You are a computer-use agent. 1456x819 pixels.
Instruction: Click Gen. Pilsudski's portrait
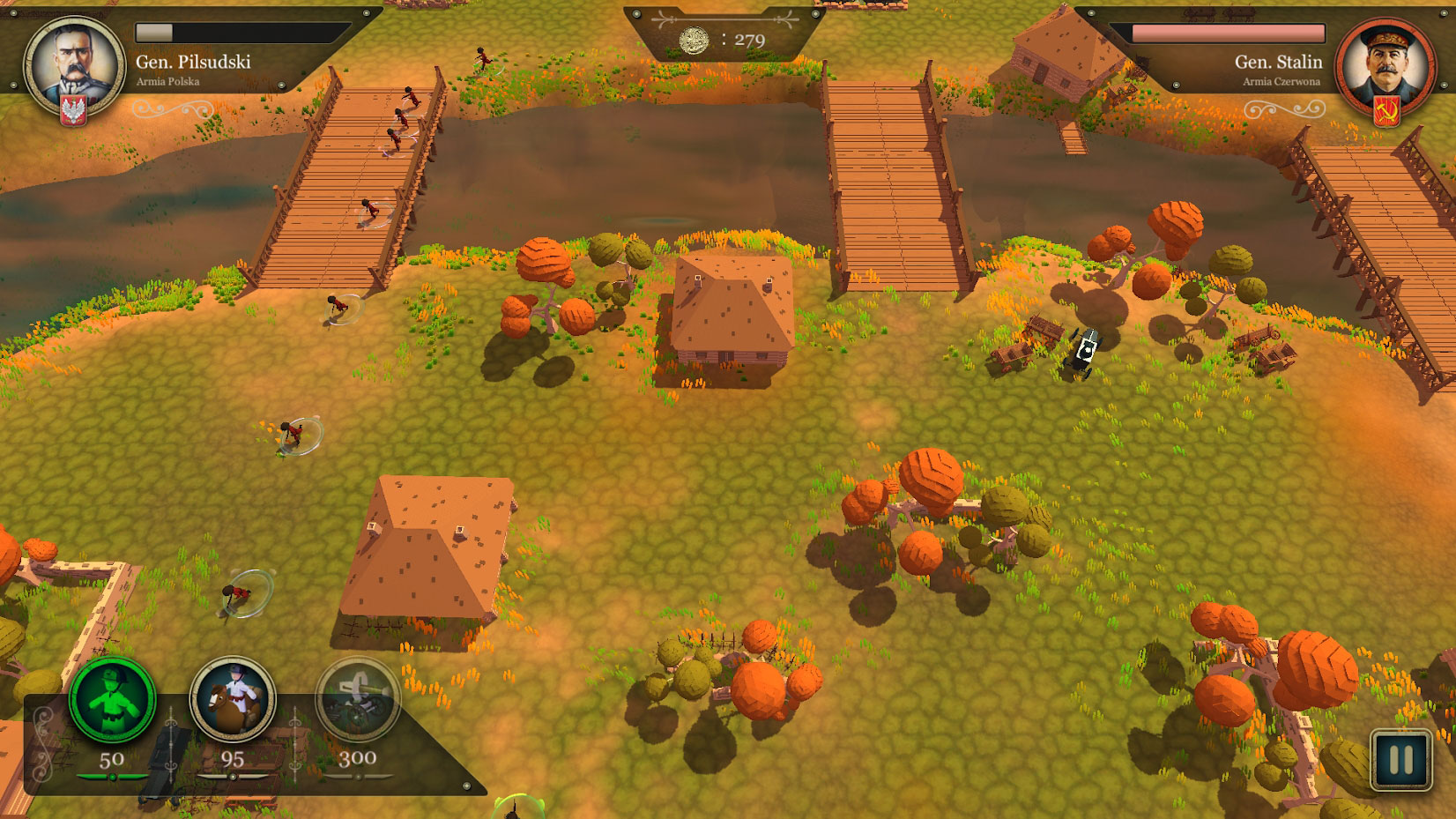74,64
